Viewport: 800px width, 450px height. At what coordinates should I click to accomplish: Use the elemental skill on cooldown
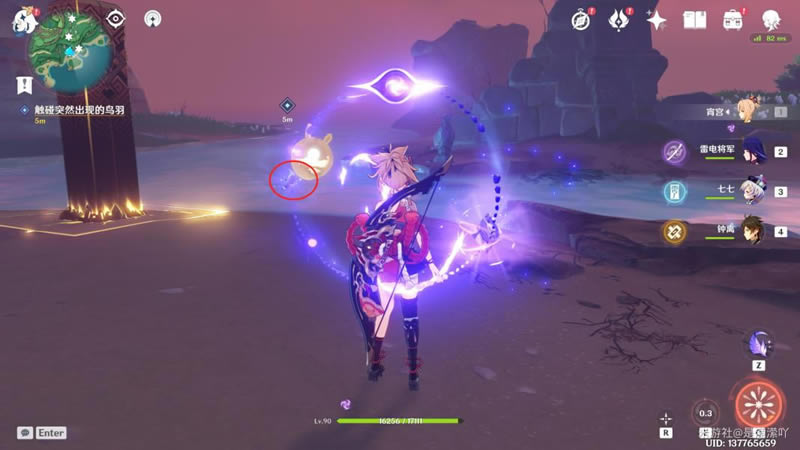(706, 413)
